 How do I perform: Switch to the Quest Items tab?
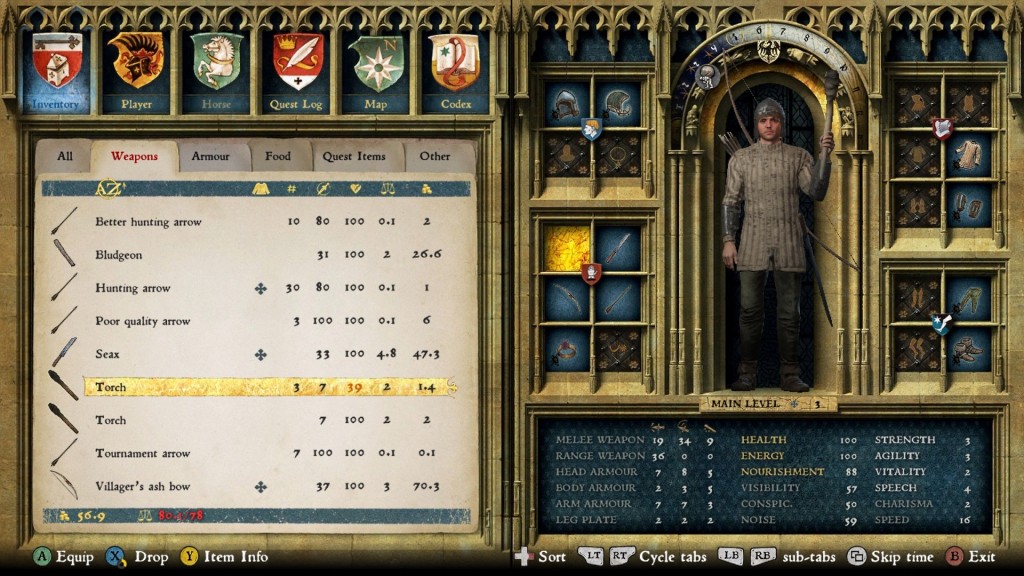tap(354, 156)
